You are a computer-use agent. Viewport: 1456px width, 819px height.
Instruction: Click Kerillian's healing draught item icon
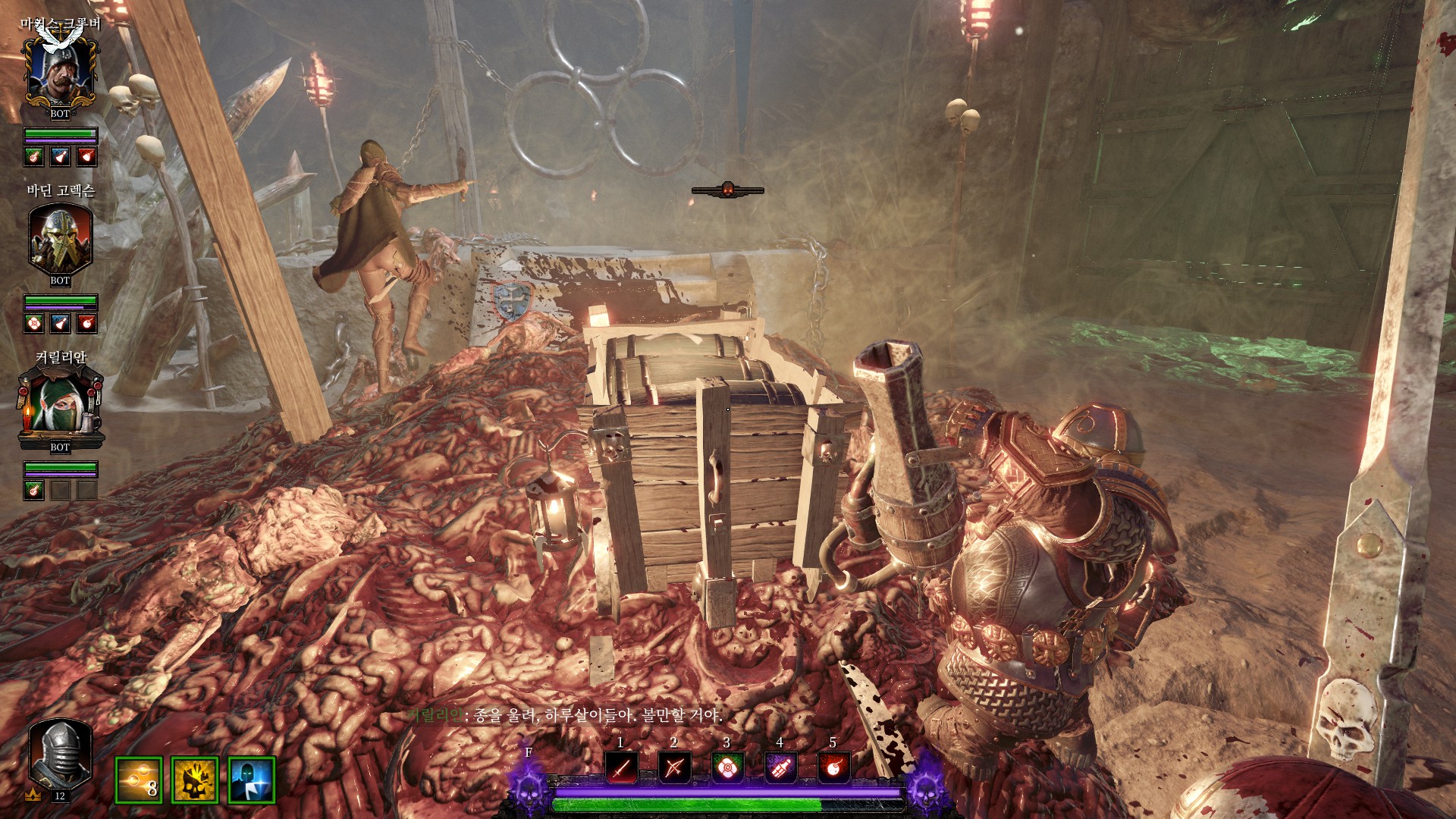[34, 490]
